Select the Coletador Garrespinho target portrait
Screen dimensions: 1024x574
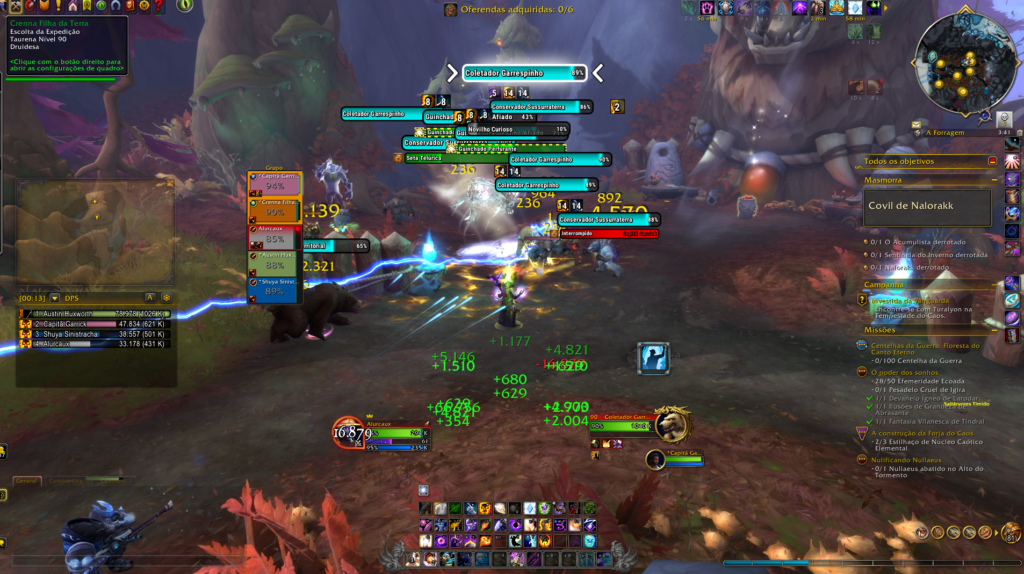(x=672, y=424)
